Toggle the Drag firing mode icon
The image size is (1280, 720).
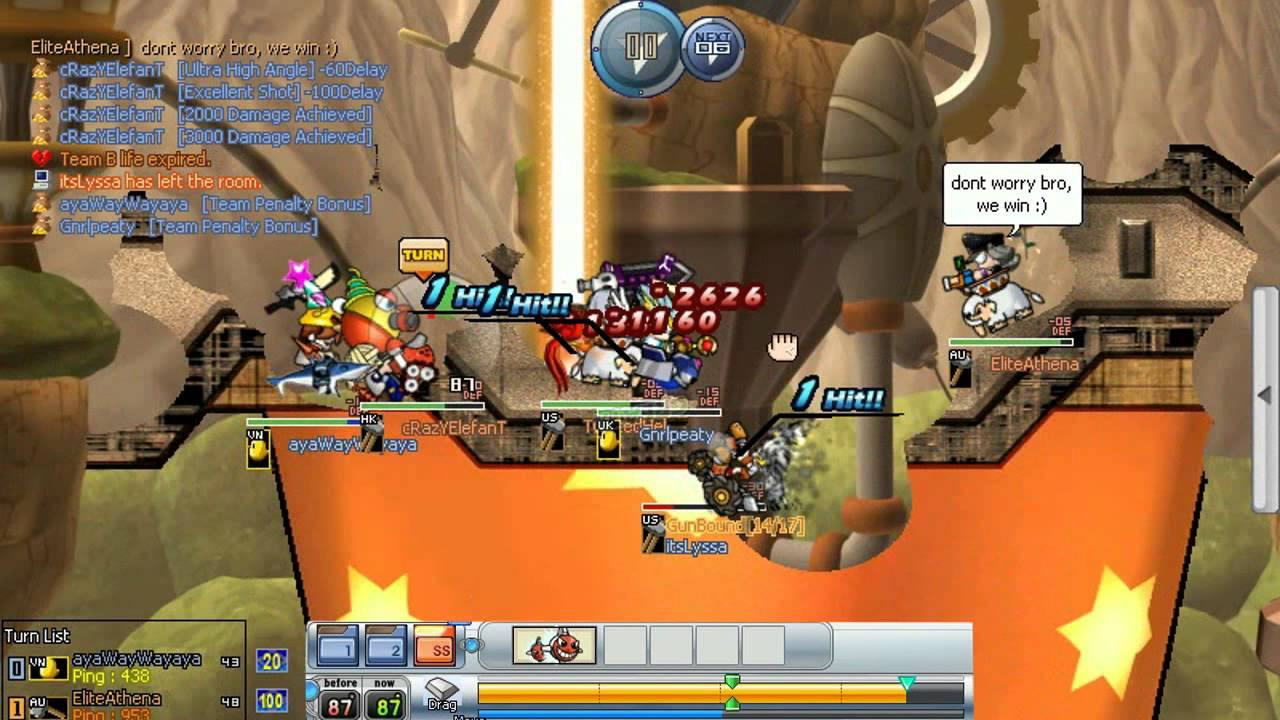(x=441, y=692)
